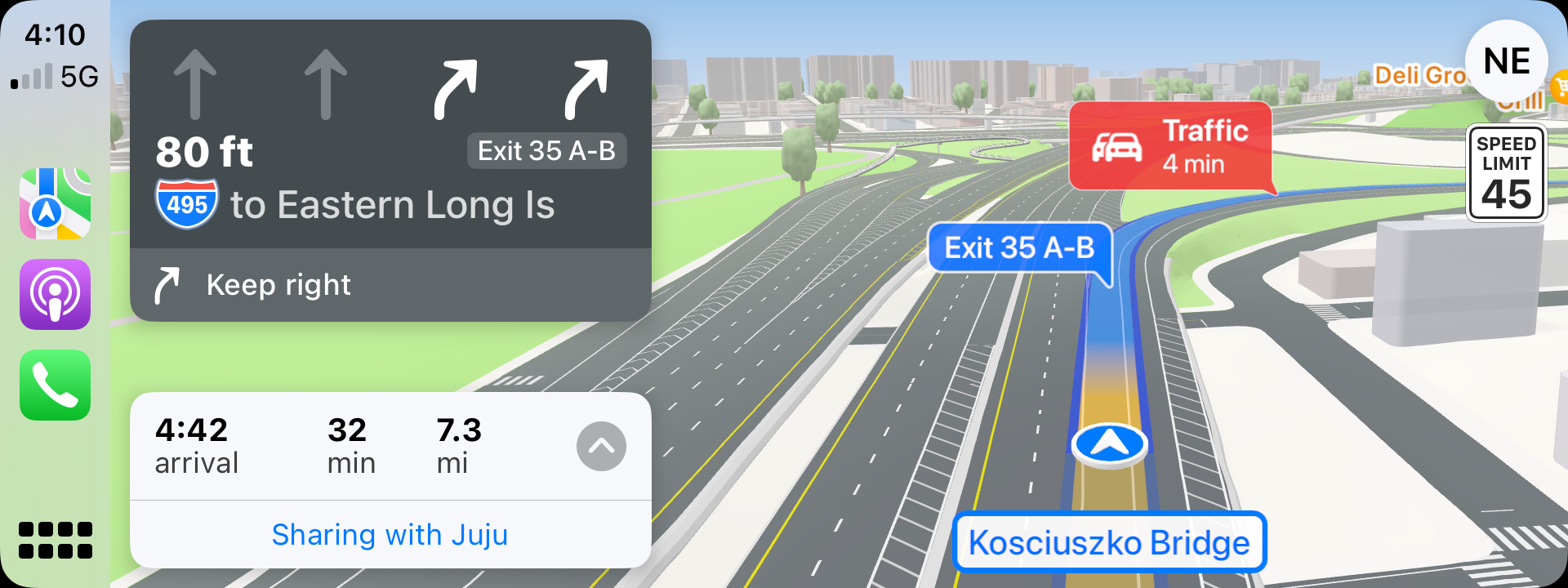The image size is (1568, 588).
Task: Expand the route details chevron
Action: pos(601,446)
